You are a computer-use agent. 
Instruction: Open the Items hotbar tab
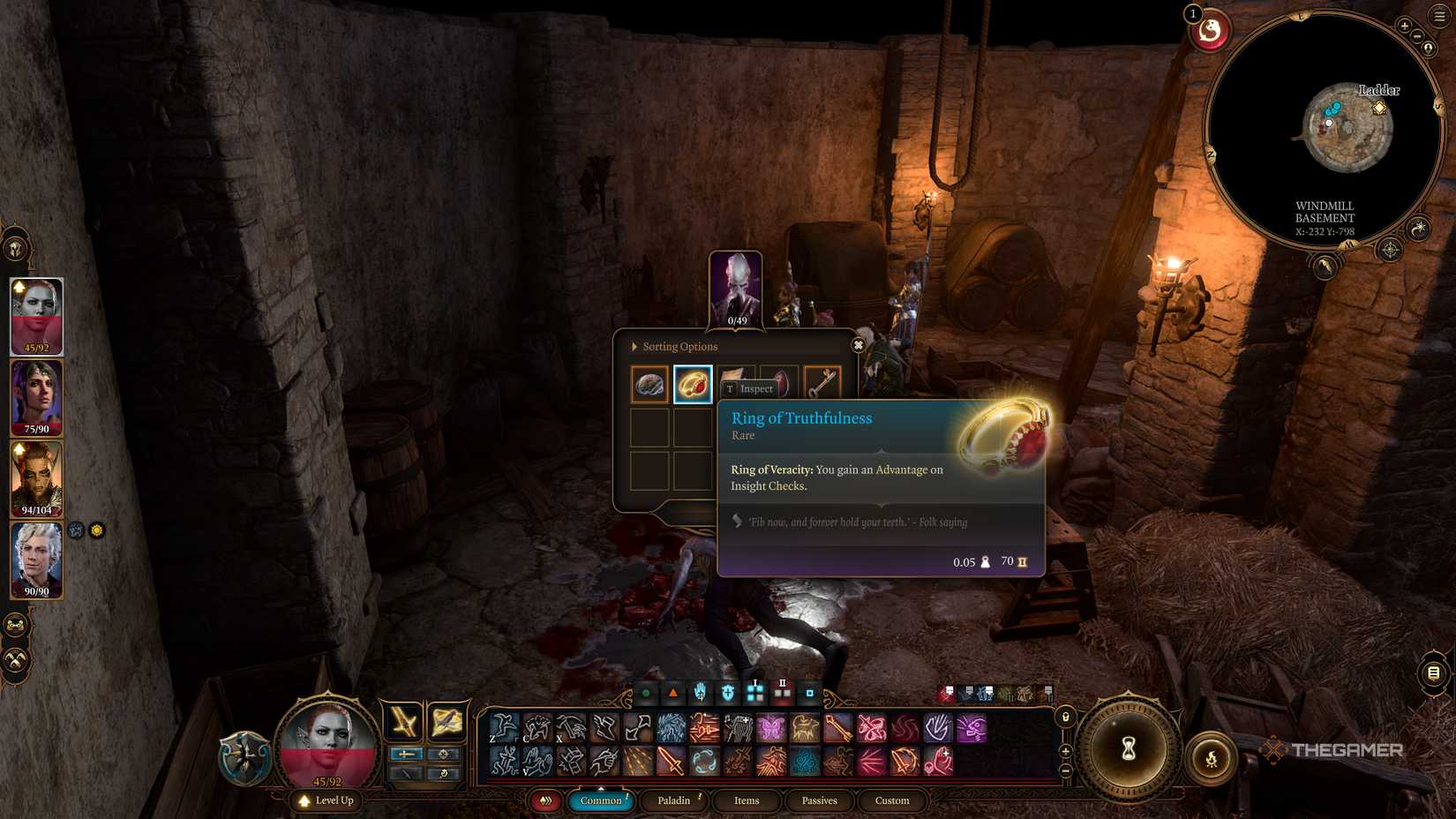pos(747,800)
